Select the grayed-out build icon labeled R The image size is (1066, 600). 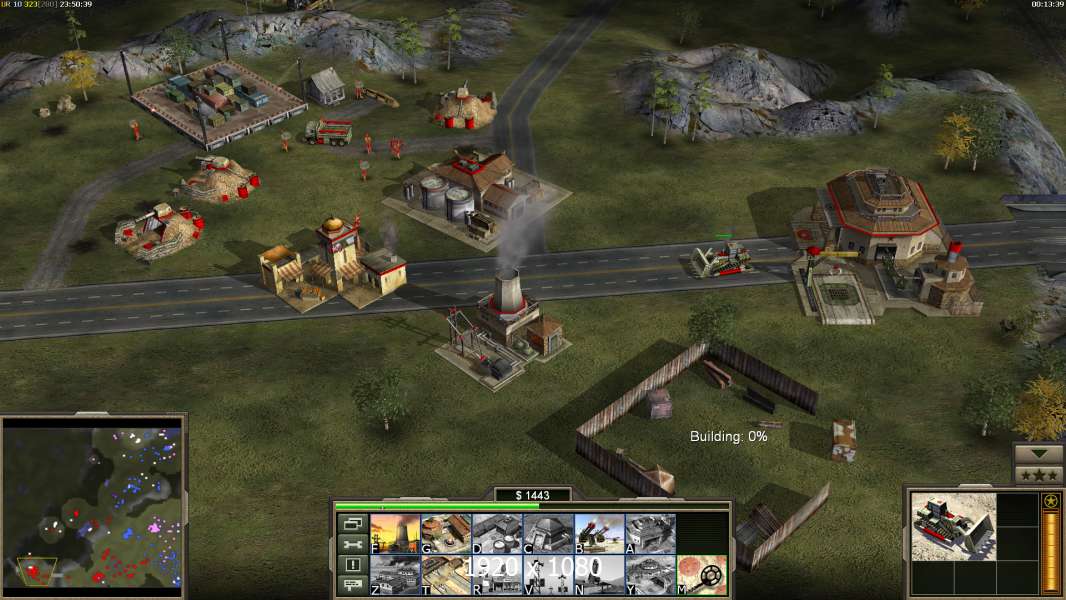[497, 574]
